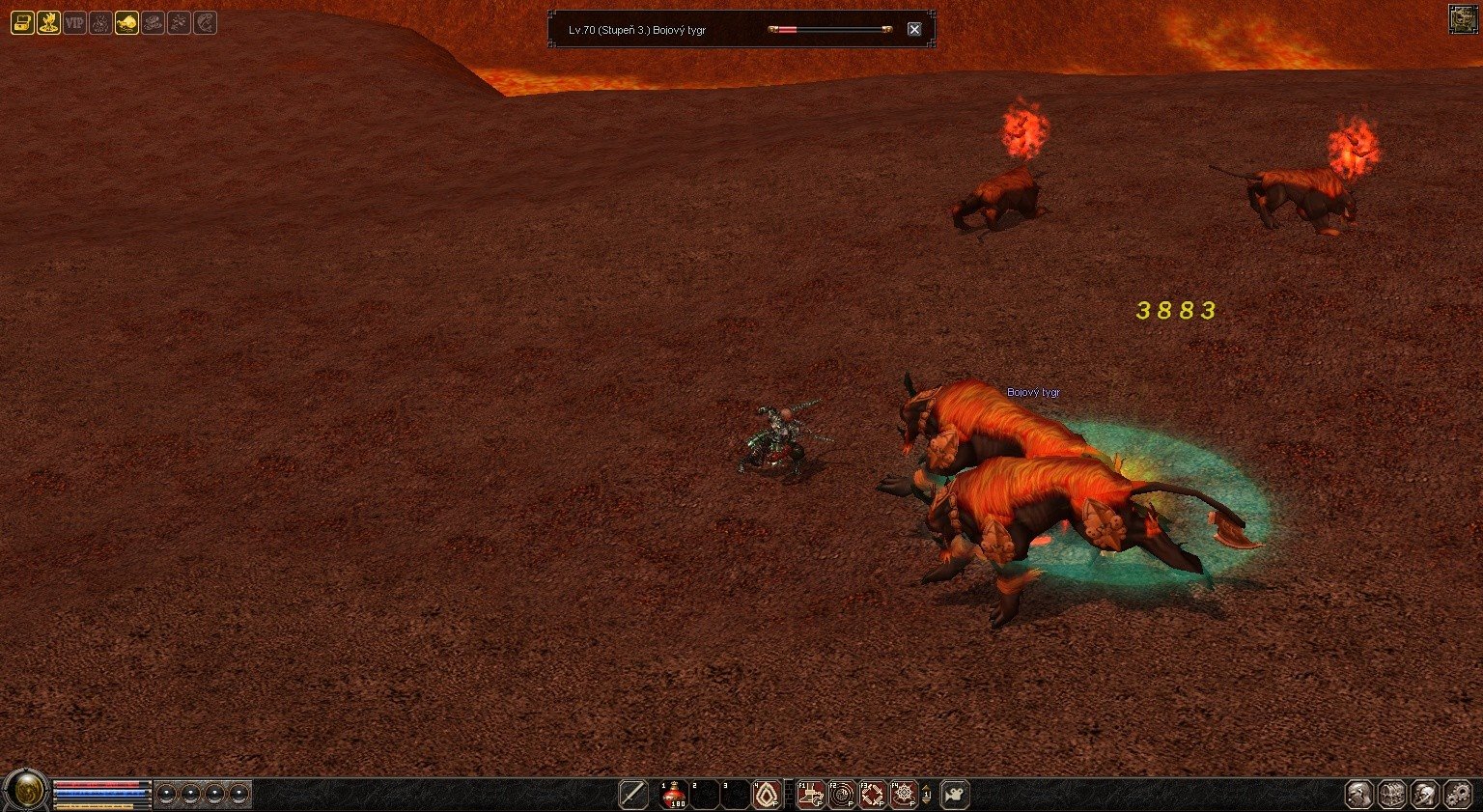
Task: Use the spinning swords skill on F3
Action: 873,794
